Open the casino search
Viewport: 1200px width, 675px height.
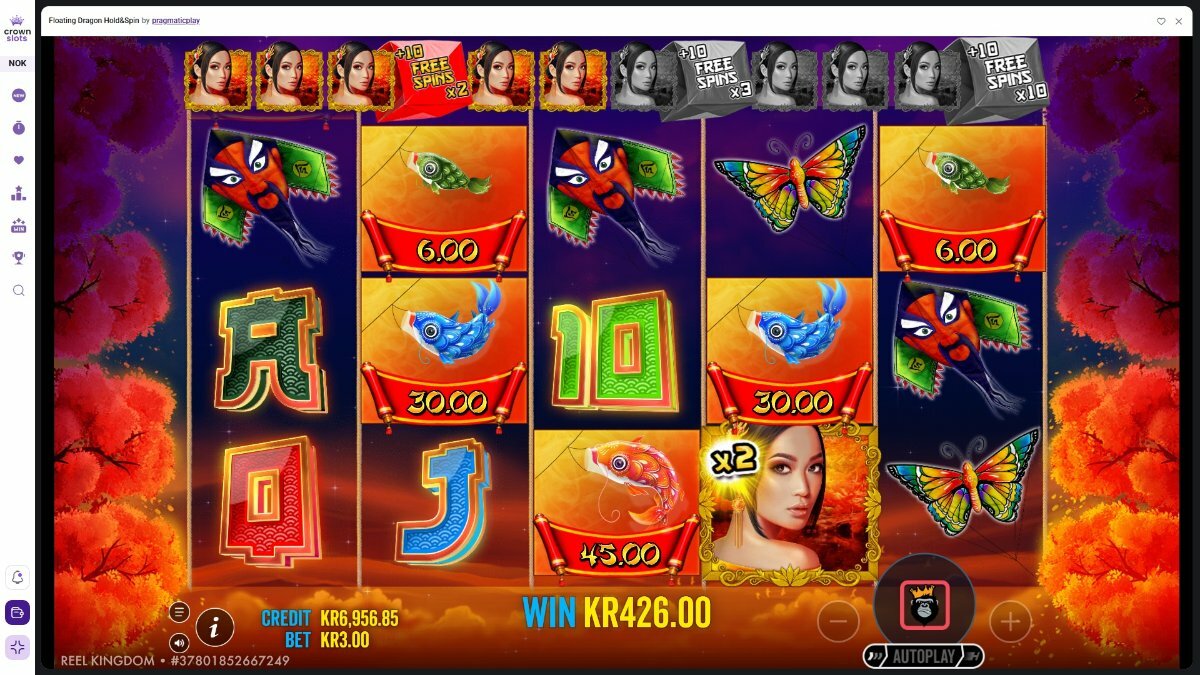pyautogui.click(x=18, y=290)
